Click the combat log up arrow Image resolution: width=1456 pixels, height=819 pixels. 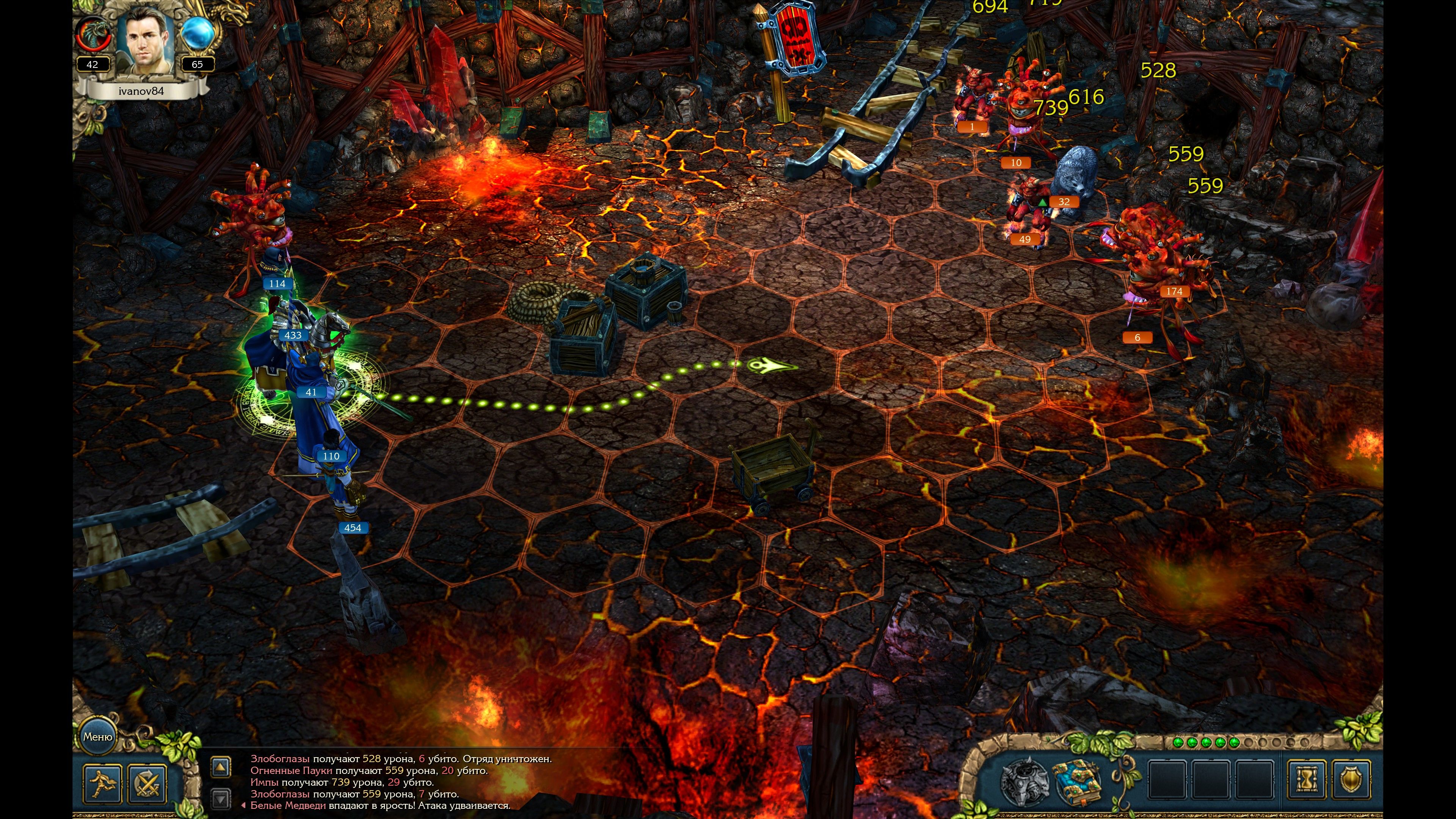tap(220, 767)
